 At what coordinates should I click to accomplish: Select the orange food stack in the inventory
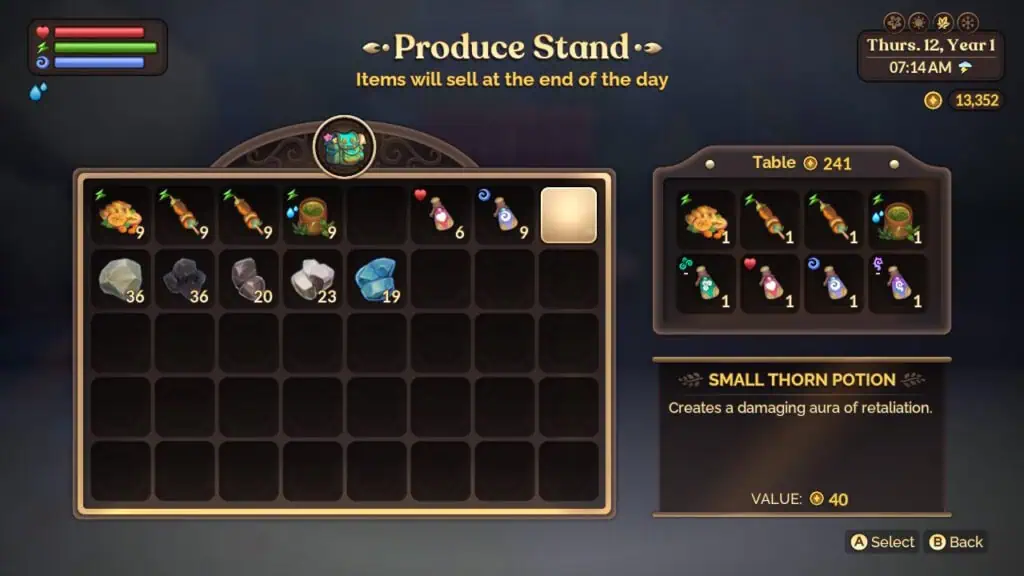coord(121,215)
